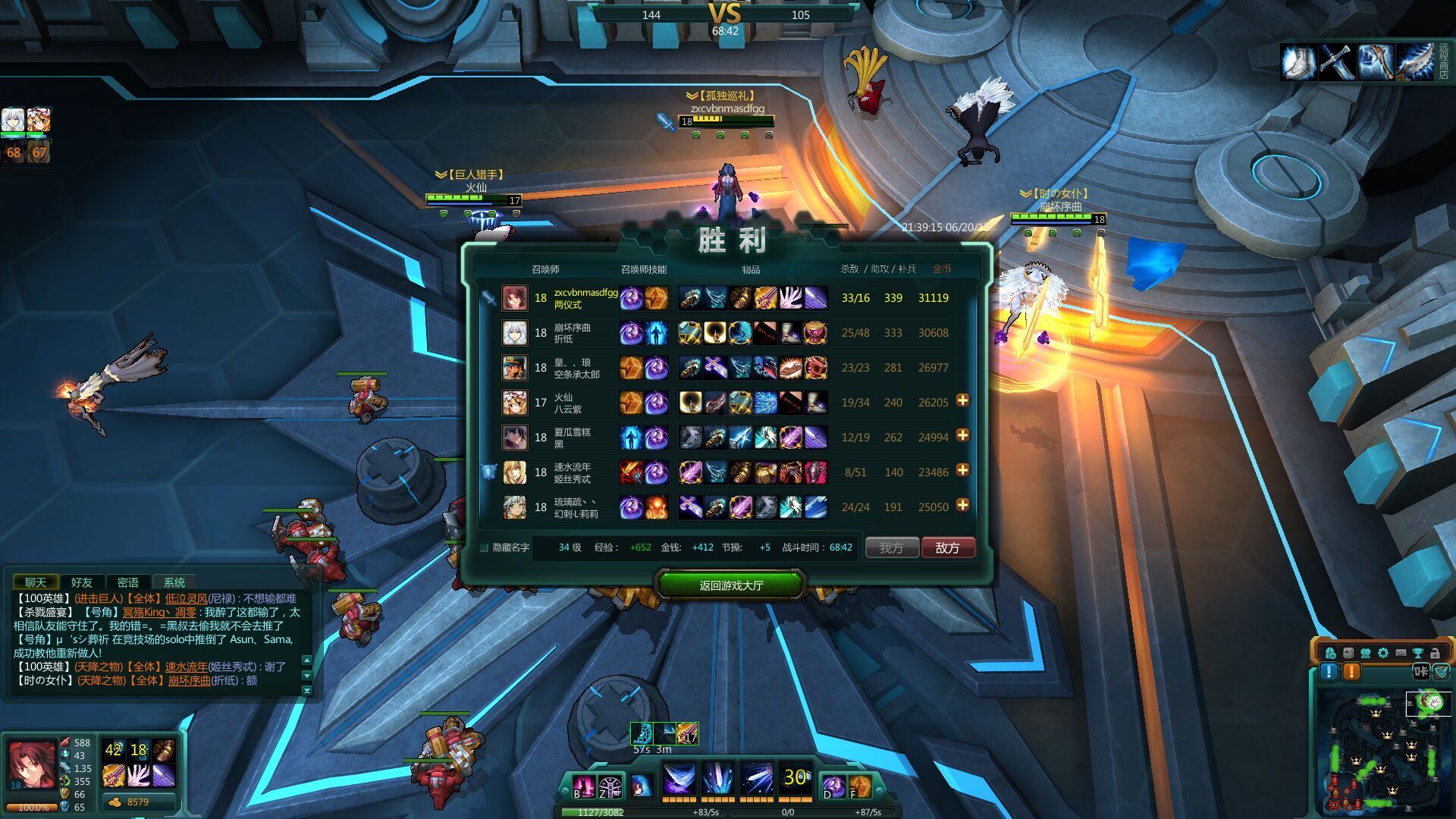Viewport: 1456px width, 819px height.
Task: Open the 好友 friends chat tab
Action: (81, 582)
